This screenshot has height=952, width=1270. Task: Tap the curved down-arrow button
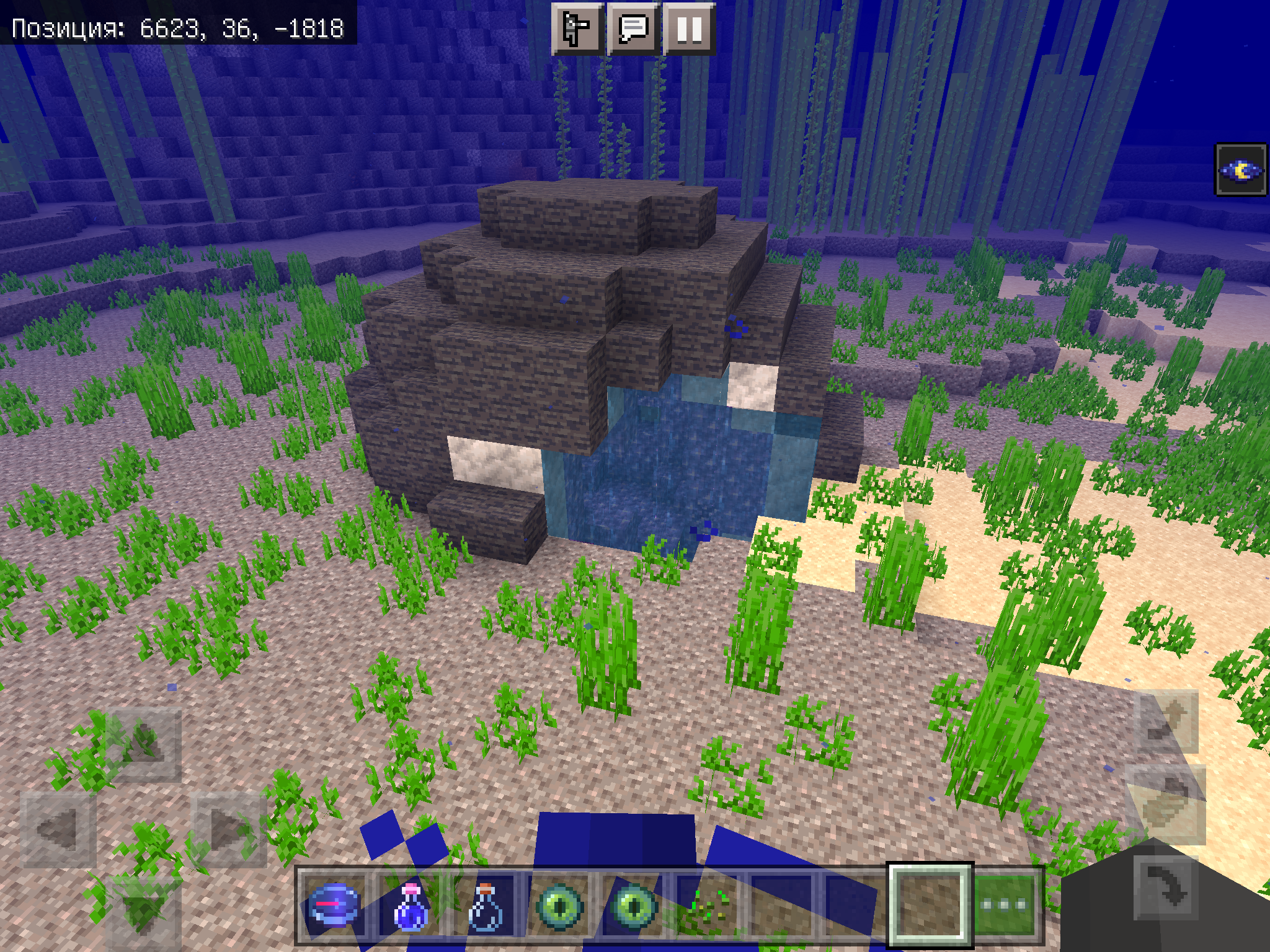1166,888
